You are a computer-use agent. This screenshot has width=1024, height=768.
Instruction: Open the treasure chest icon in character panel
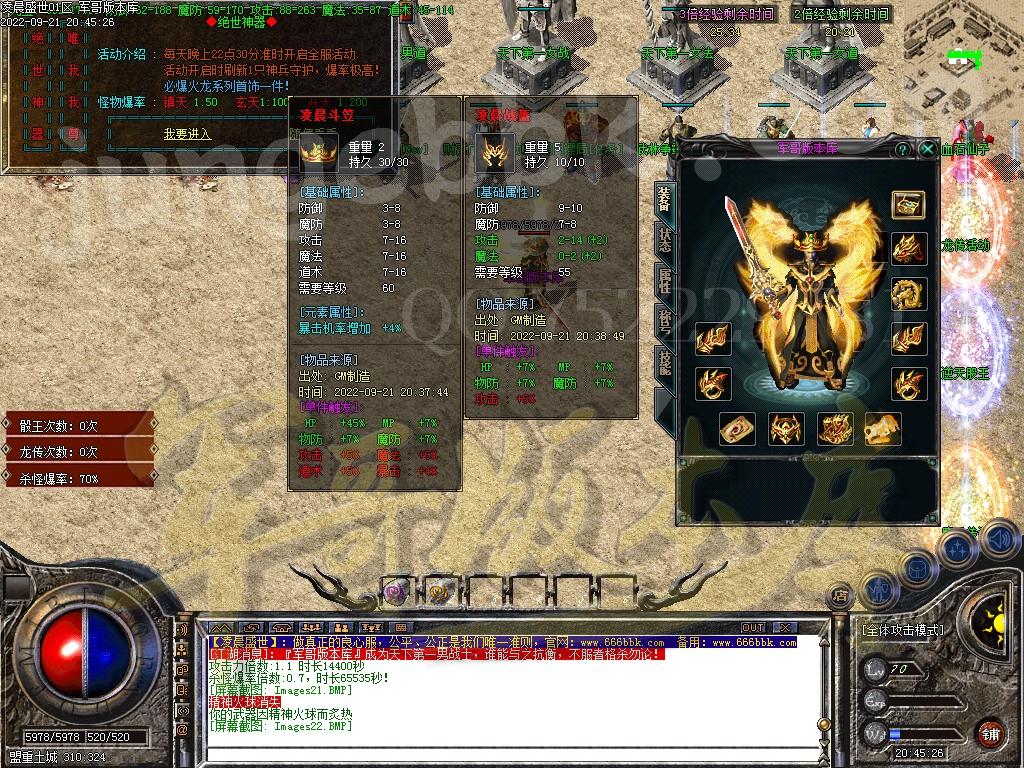coord(908,204)
